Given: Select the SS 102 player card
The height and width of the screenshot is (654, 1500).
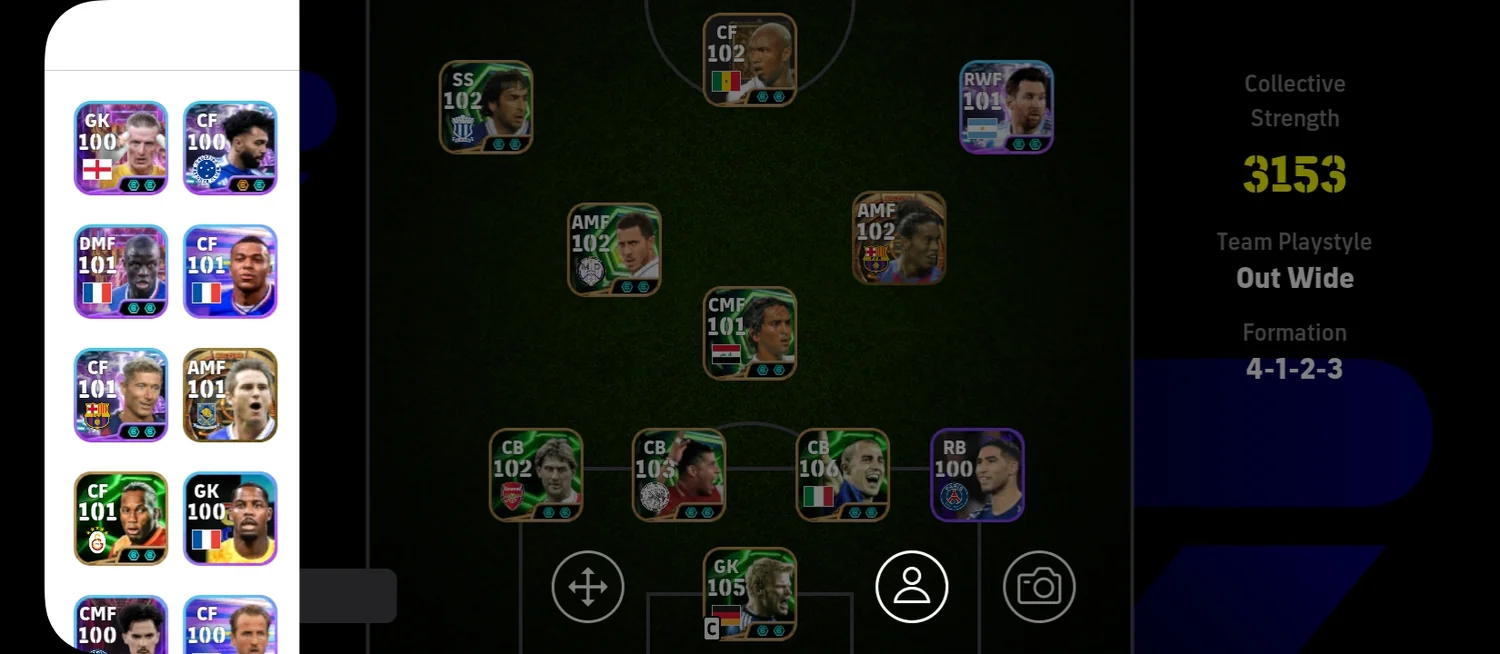Looking at the screenshot, I should pyautogui.click(x=486, y=107).
